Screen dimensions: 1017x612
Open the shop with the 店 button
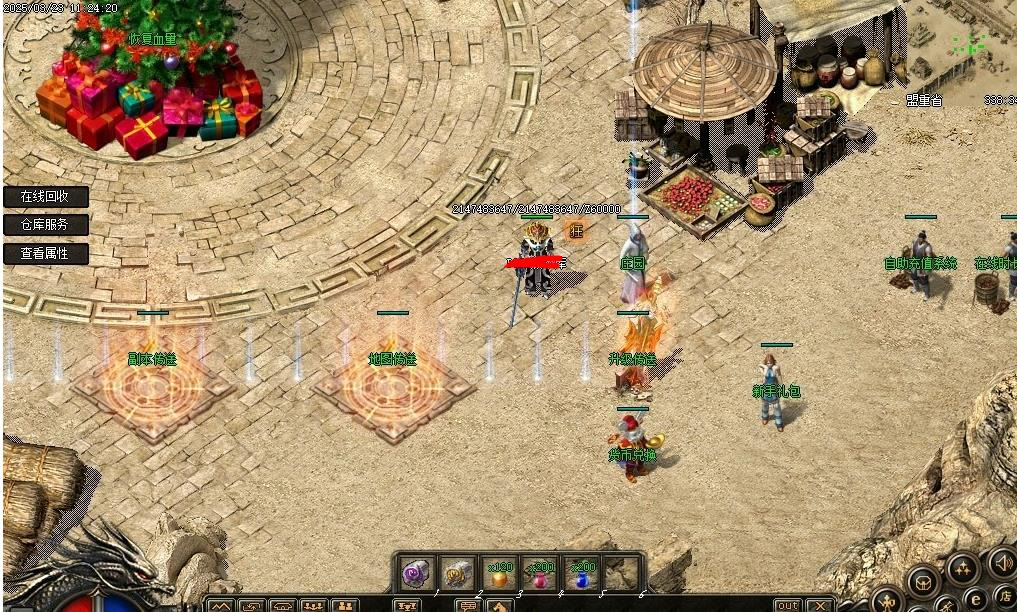pos(1006,596)
